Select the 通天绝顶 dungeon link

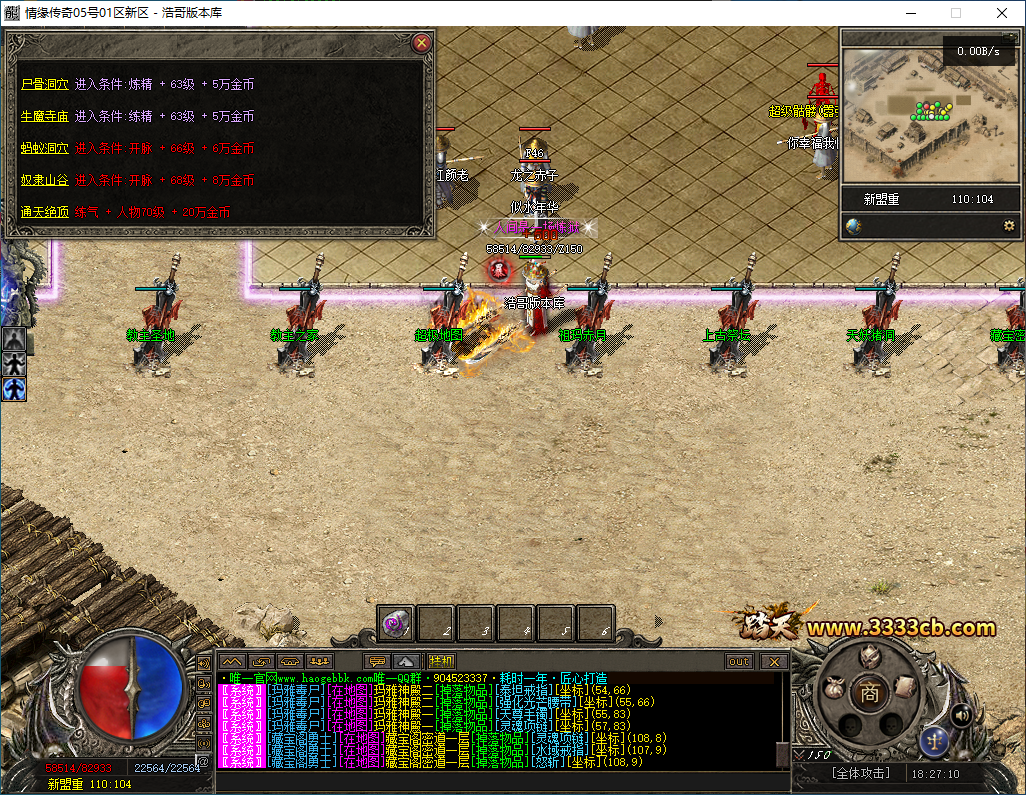click(x=44, y=212)
